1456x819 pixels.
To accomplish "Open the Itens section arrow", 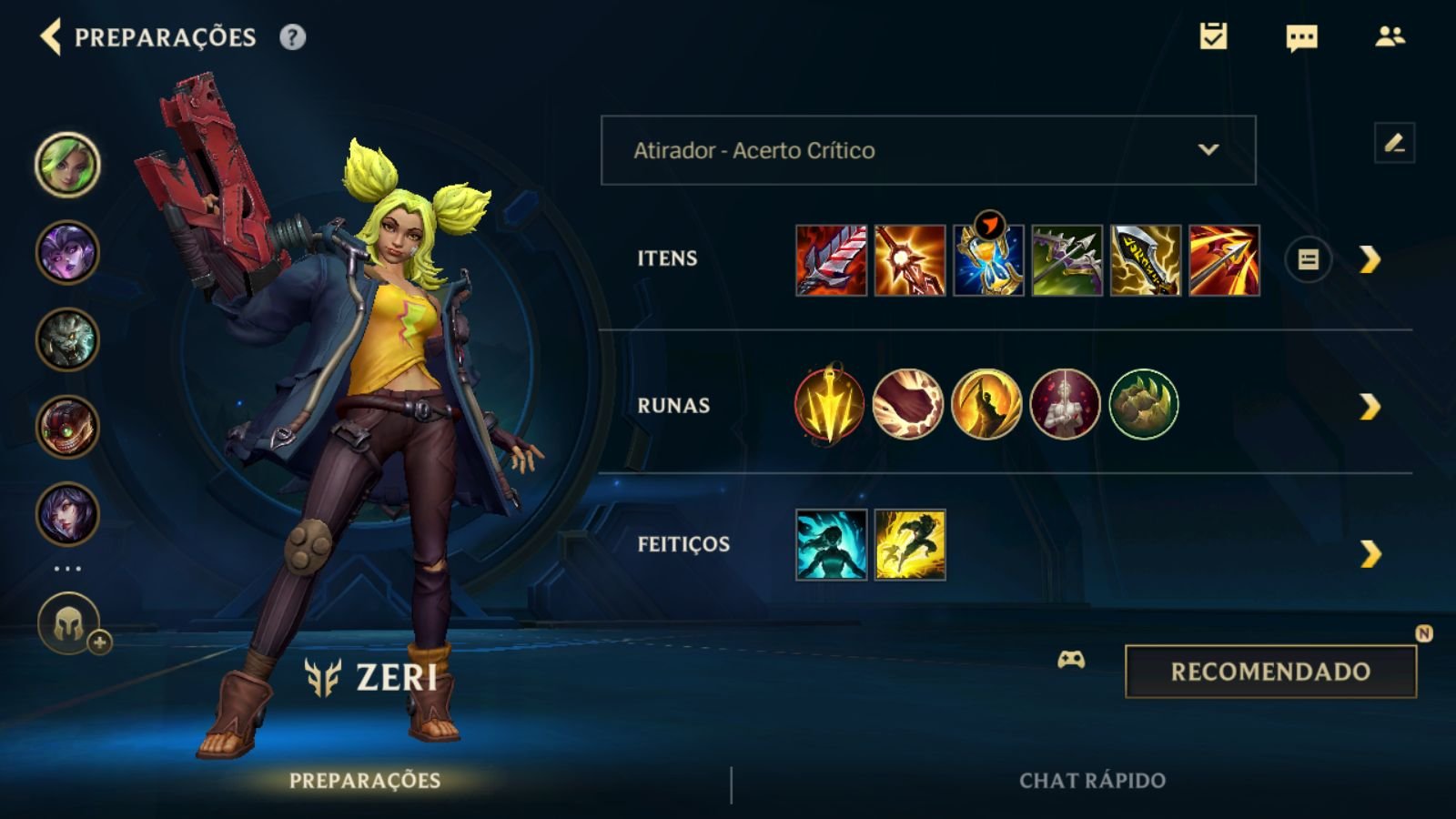I will pyautogui.click(x=1370, y=260).
